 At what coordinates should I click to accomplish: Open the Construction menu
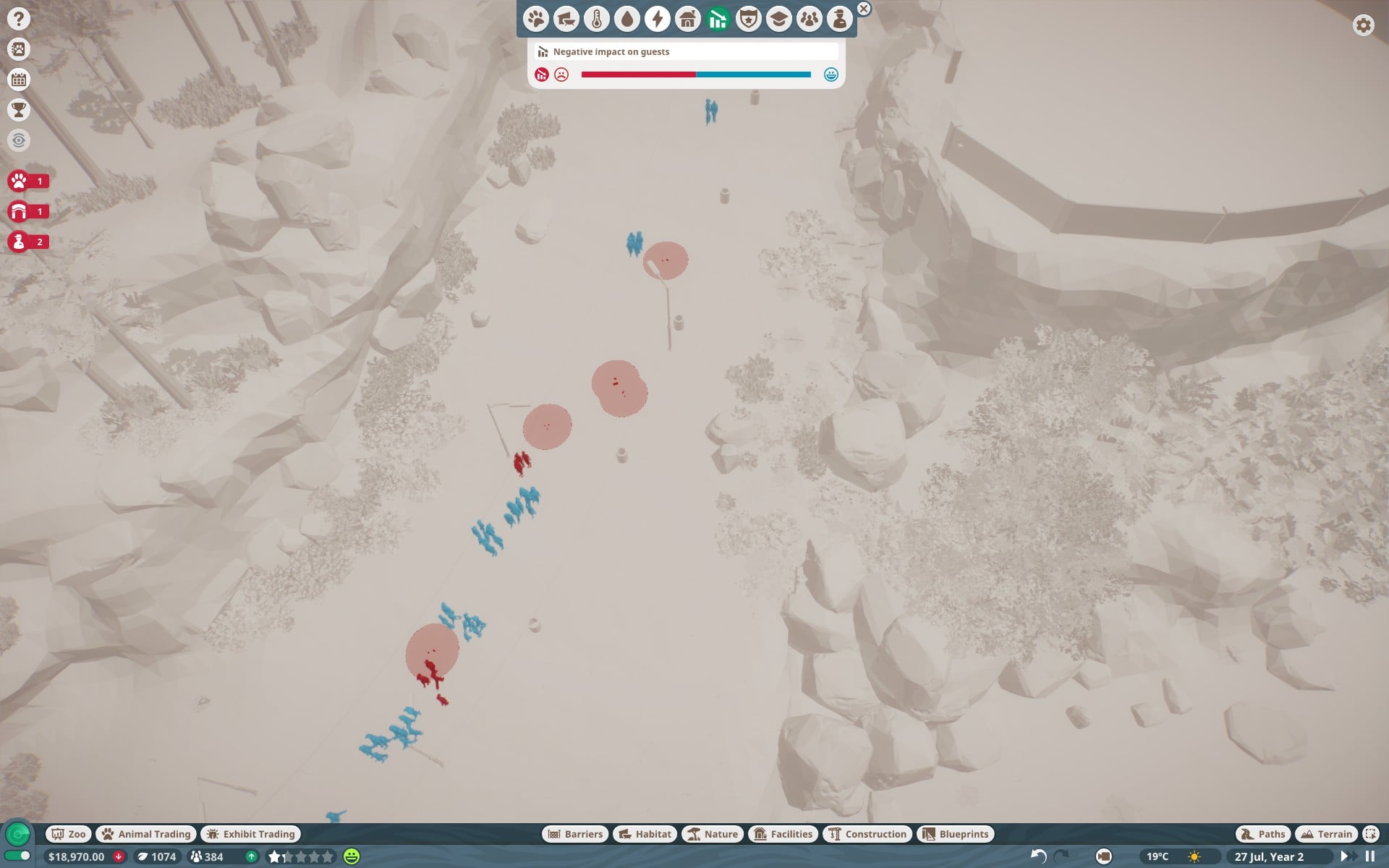click(867, 834)
